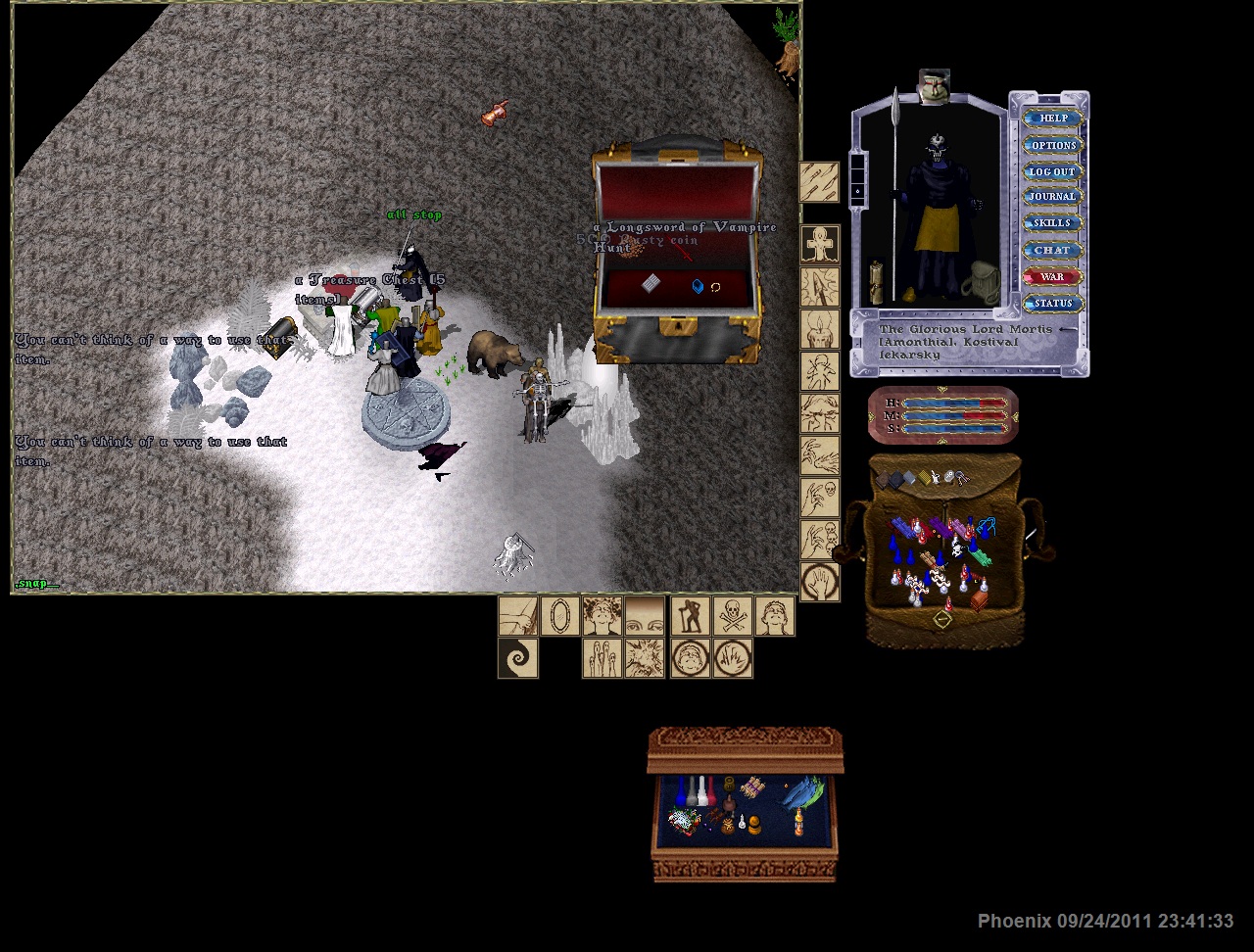Viewport: 1254px width, 952px height.
Task: Activate the crossed arrows icon
Action: point(819,182)
